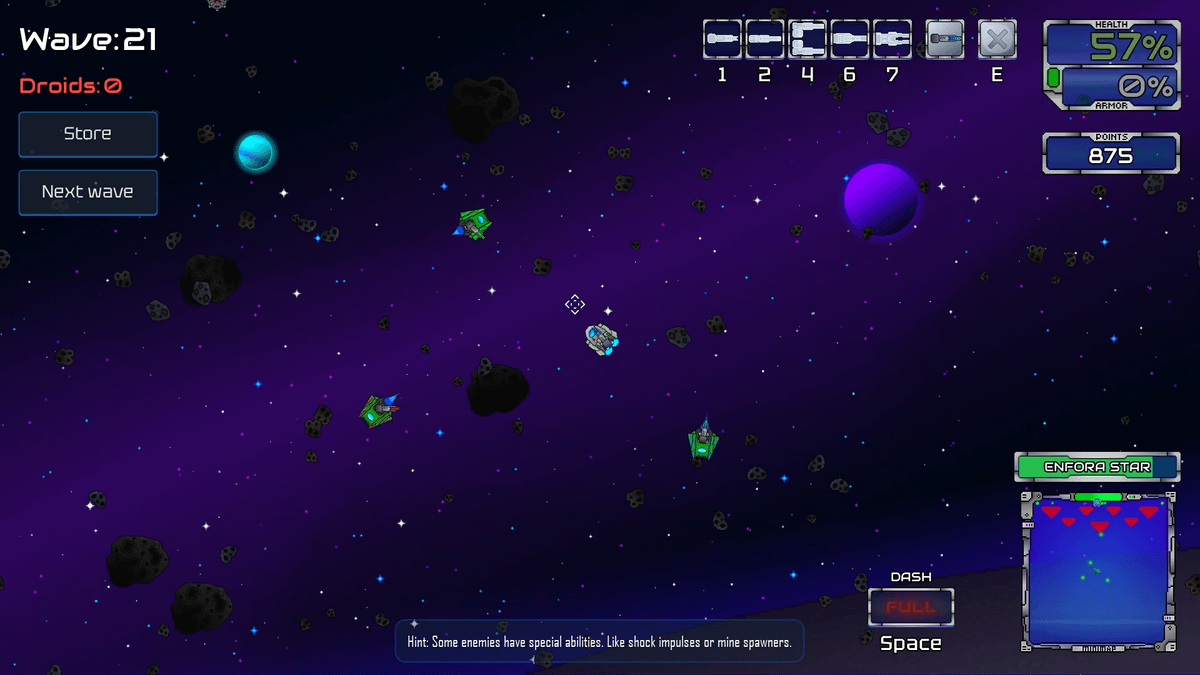Click the minimap panel
This screenshot has width=1200, height=675.
[x=1097, y=570]
